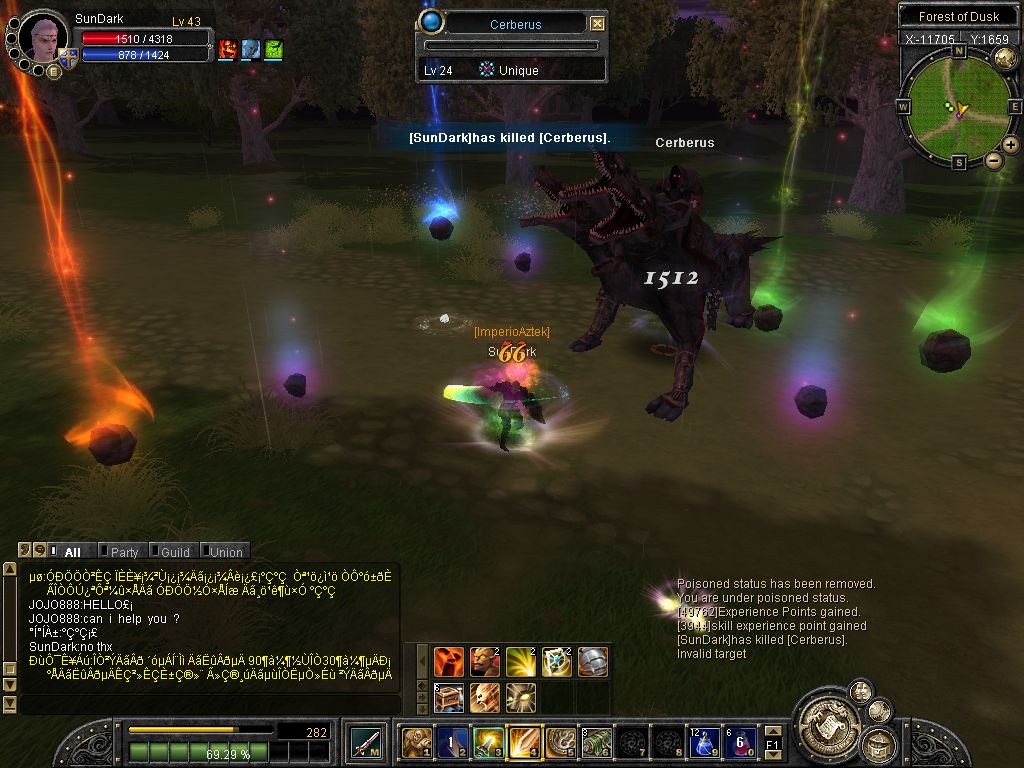Click the sword weapon button marked M
This screenshot has width=1024, height=768.
(x=364, y=743)
